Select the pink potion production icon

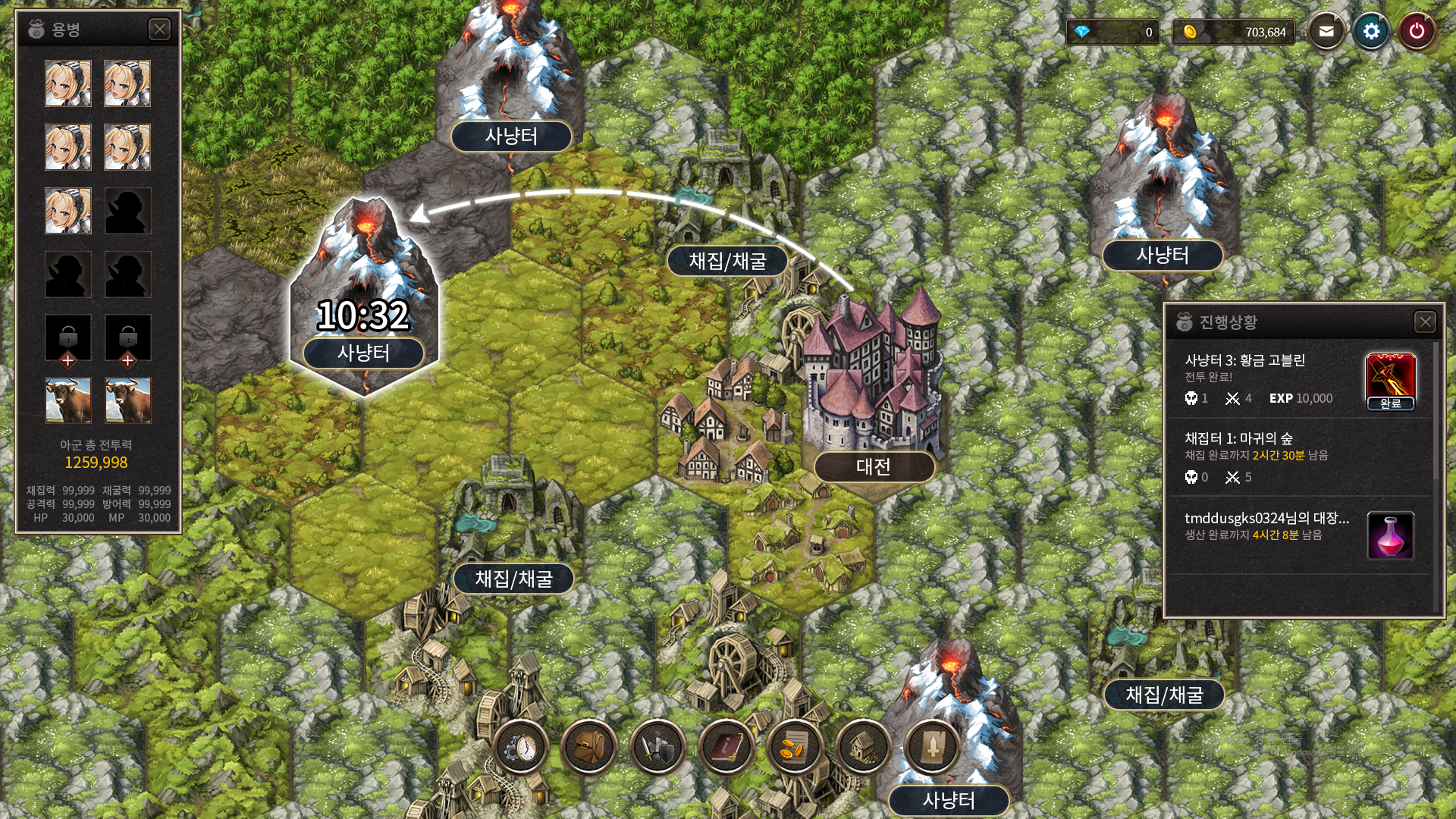coord(1390,535)
